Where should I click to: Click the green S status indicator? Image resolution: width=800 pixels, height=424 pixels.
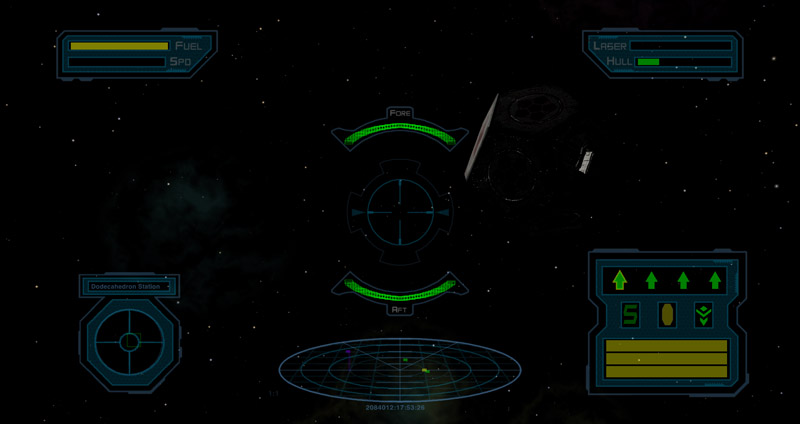[x=631, y=316]
